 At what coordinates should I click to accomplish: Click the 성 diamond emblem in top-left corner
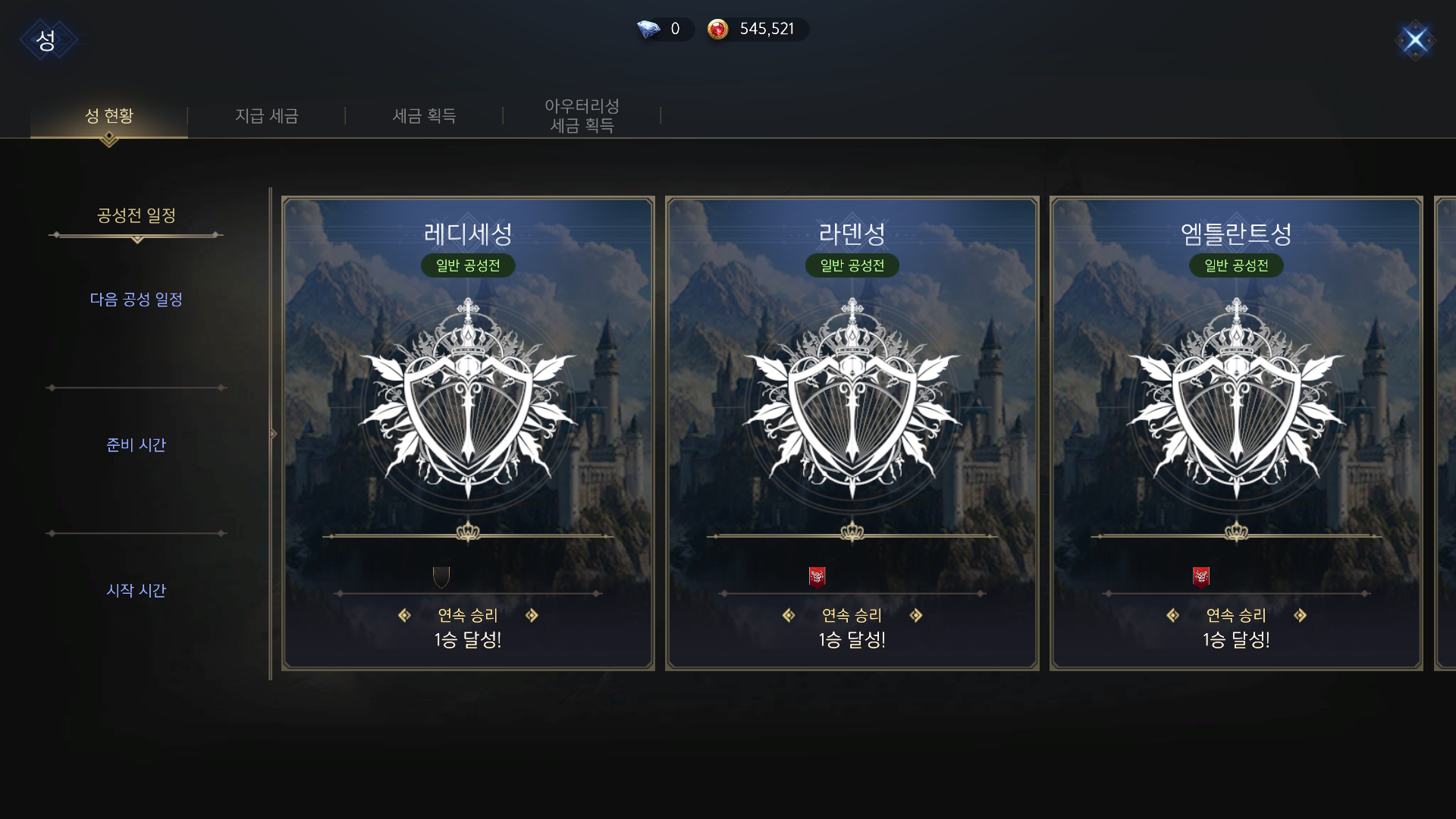[x=47, y=39]
